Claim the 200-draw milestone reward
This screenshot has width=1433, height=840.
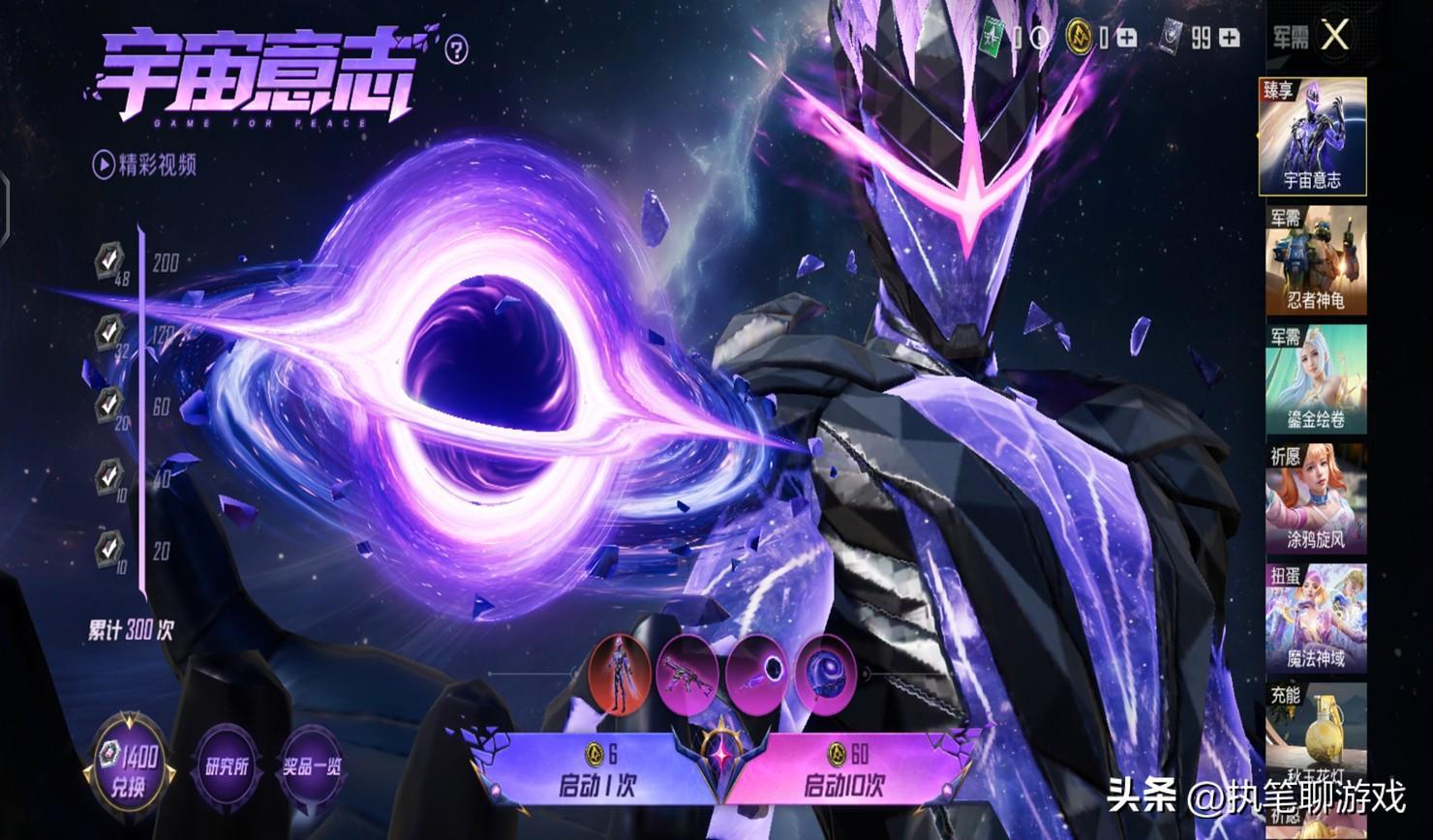click(109, 258)
